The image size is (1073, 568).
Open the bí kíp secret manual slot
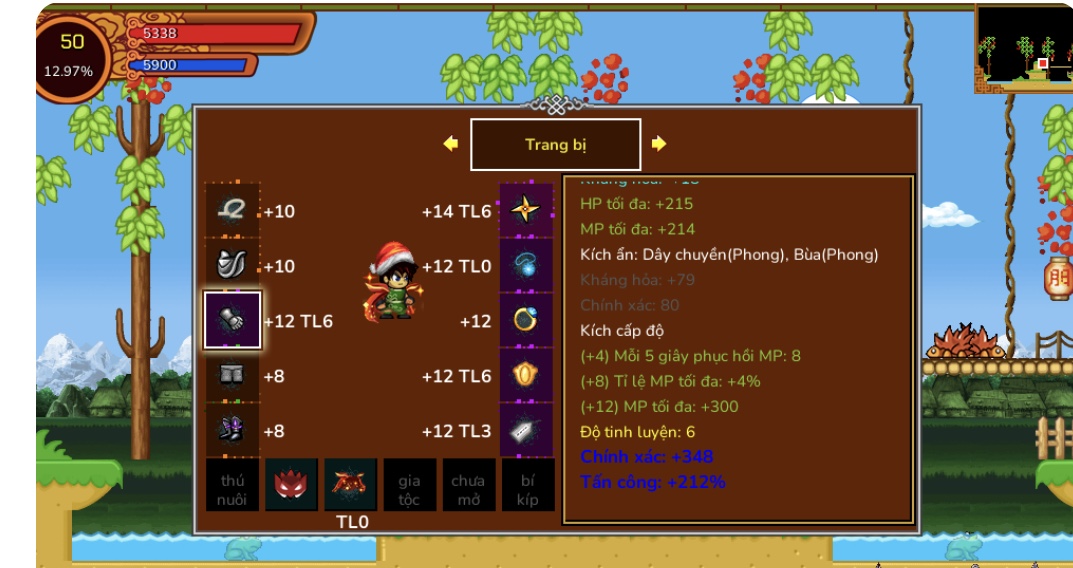(x=527, y=486)
